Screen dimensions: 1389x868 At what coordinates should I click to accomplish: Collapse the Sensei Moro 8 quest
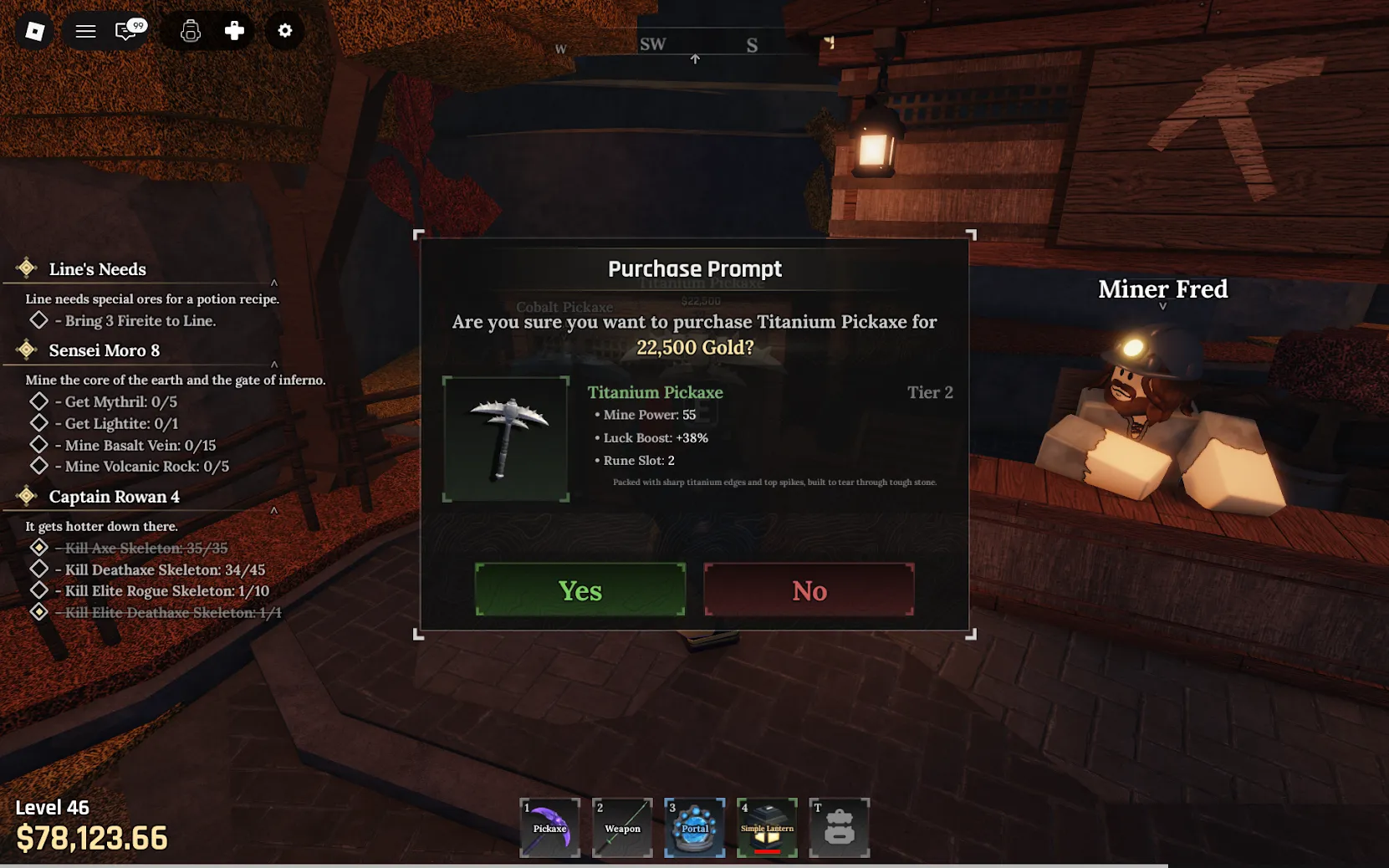tap(273, 364)
